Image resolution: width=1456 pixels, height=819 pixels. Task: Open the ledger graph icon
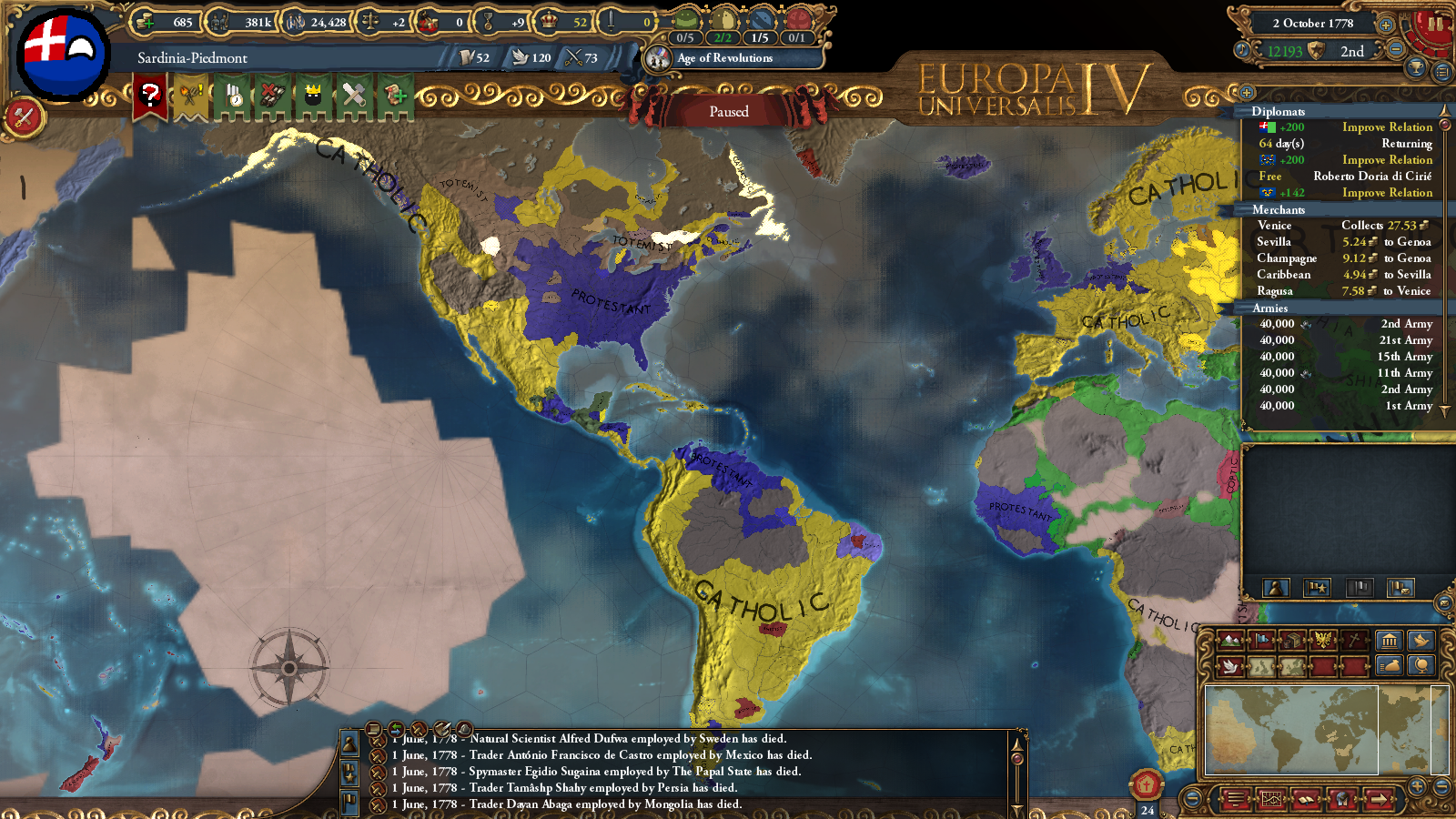(1272, 798)
